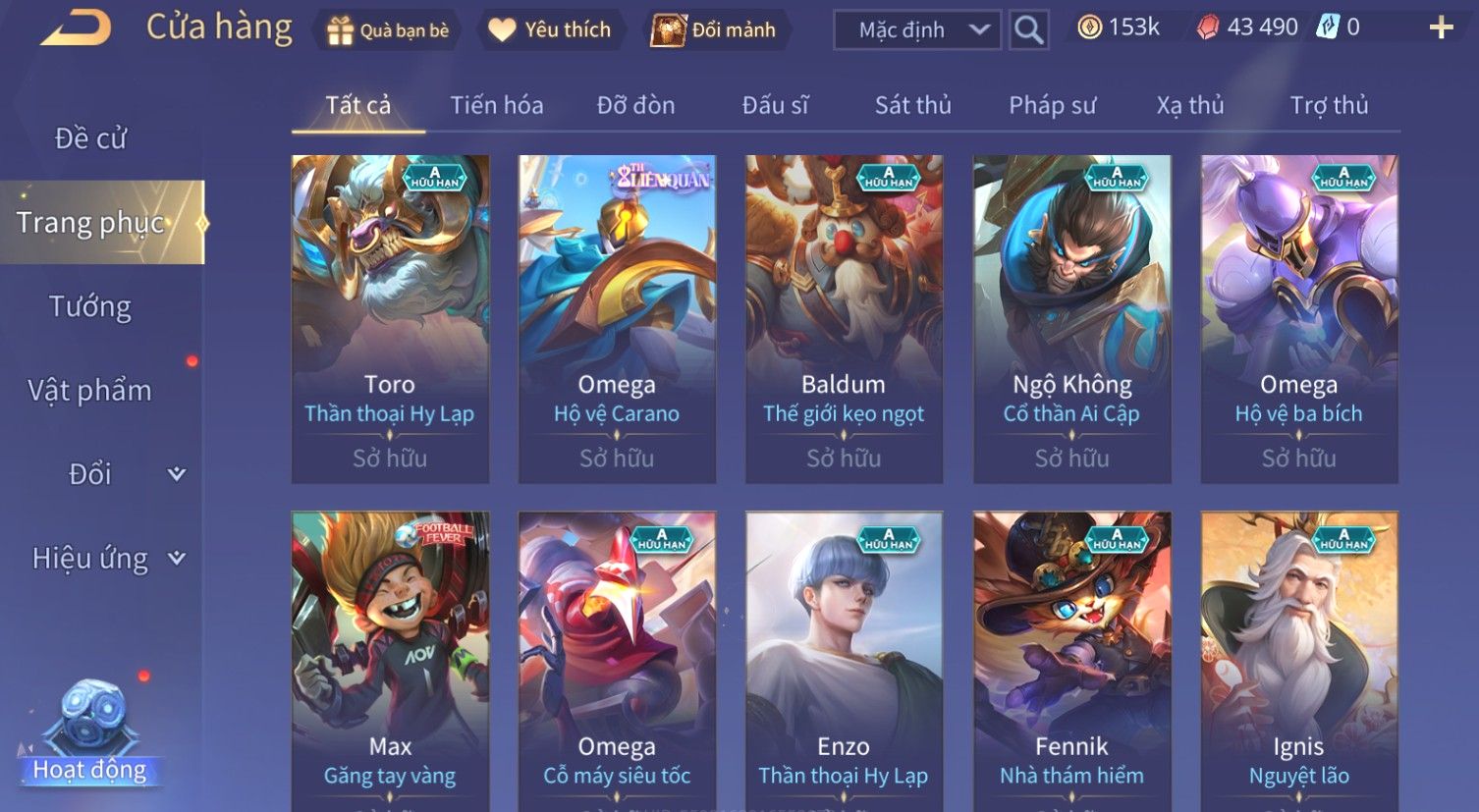Choose the Fennik Nhà thám hiểm skin card

pyautogui.click(x=1071, y=660)
